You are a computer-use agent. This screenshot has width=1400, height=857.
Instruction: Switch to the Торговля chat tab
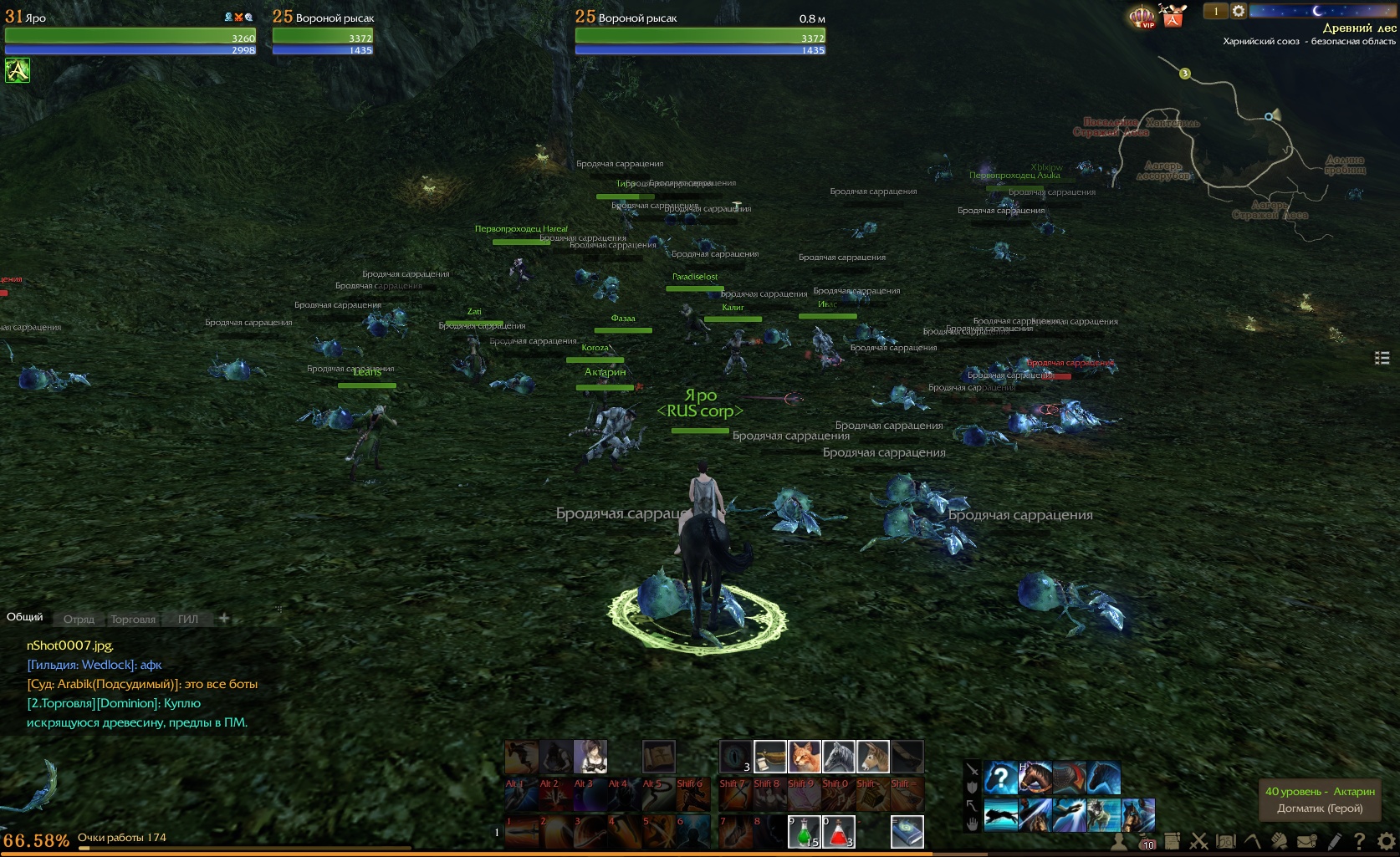(x=133, y=620)
